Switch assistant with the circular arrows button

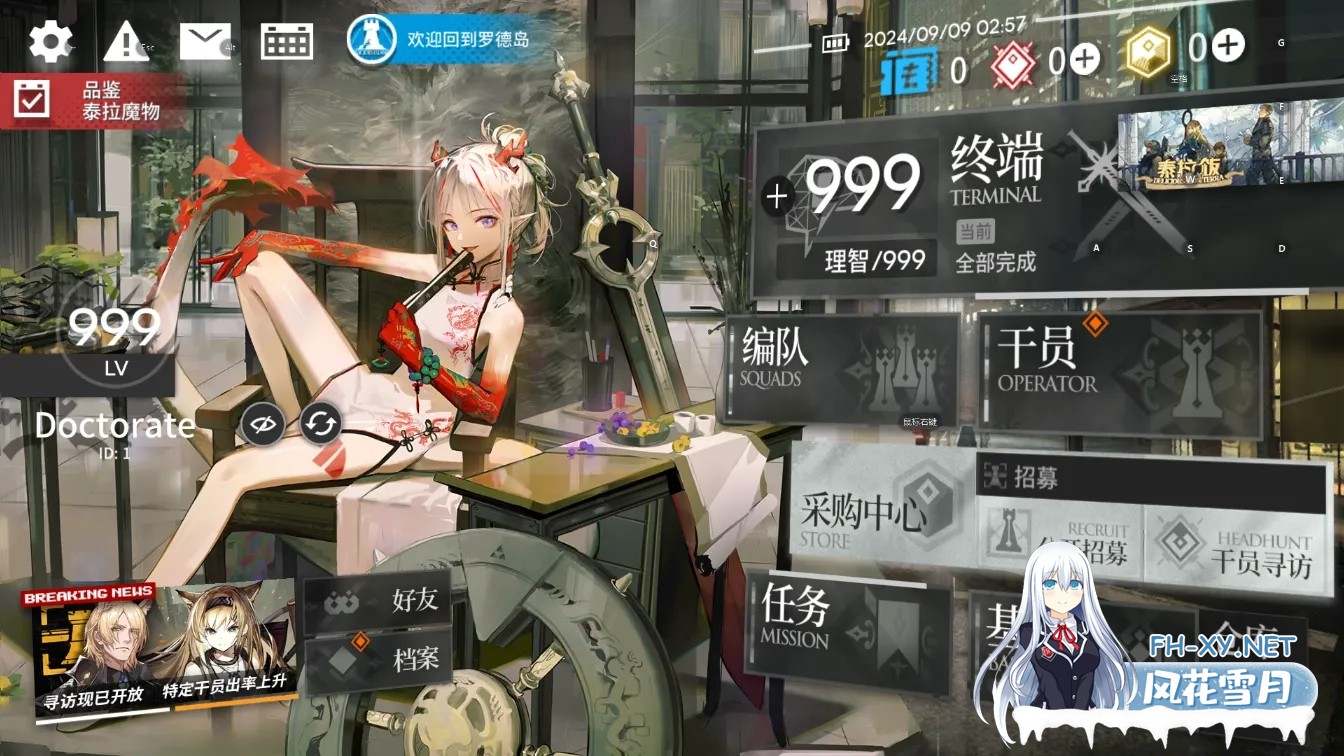tap(321, 425)
